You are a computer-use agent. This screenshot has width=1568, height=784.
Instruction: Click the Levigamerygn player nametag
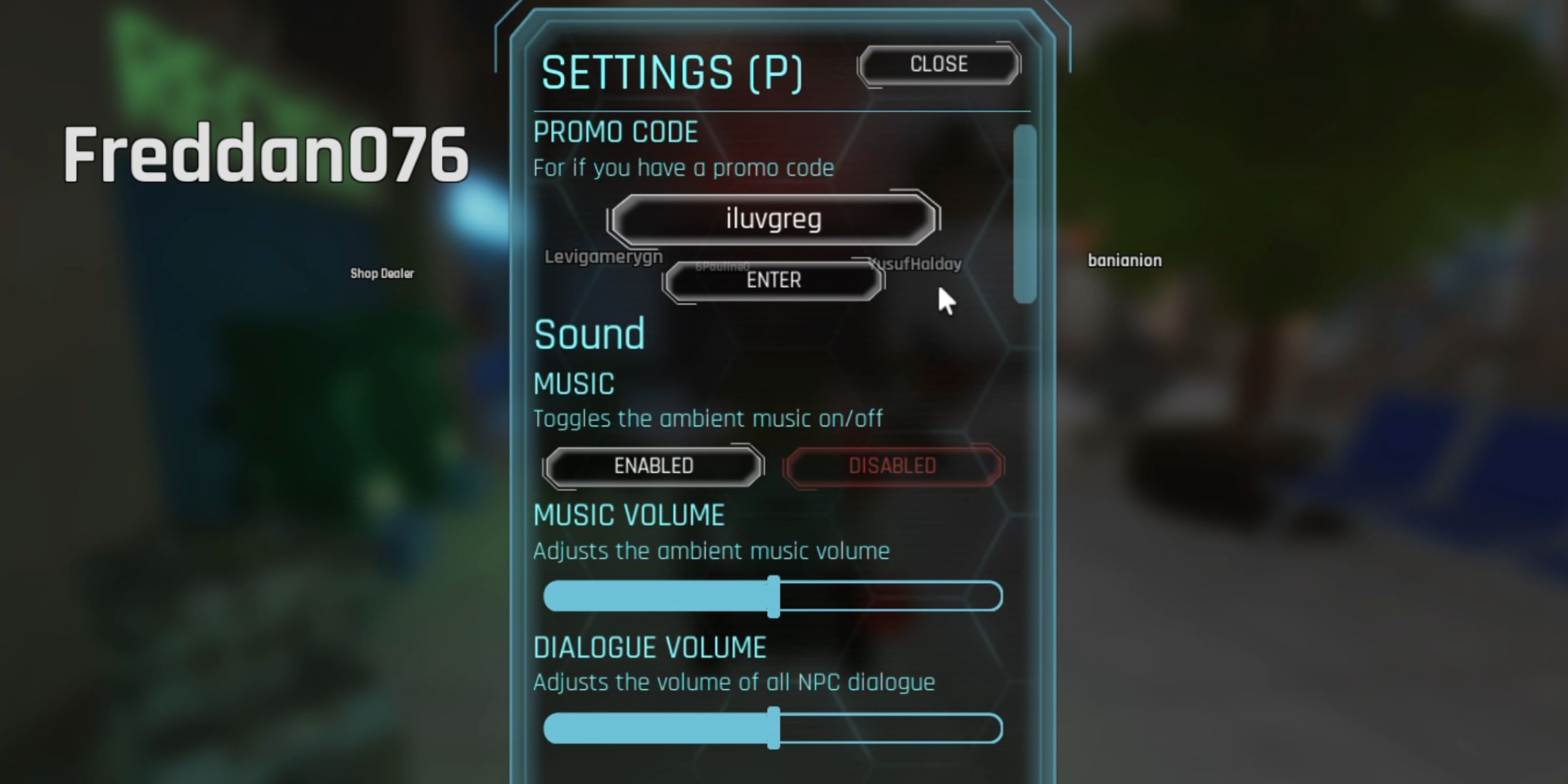point(604,258)
